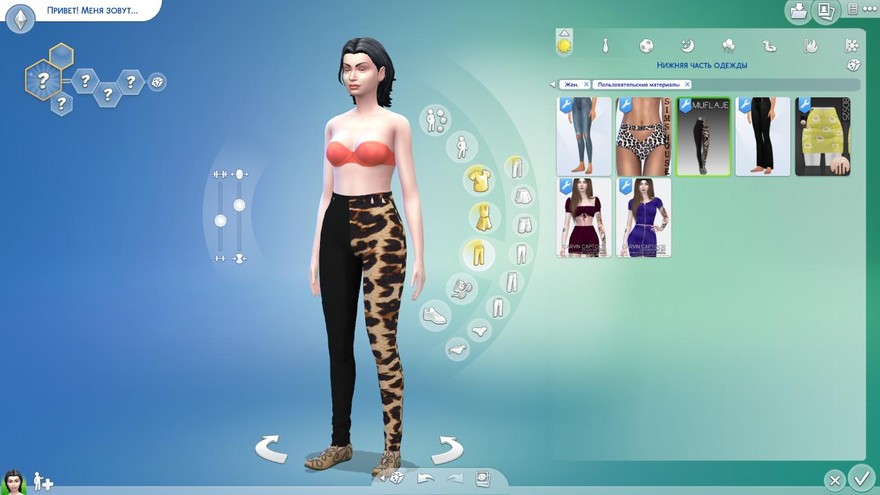The height and width of the screenshot is (495, 880).
Task: Remove the "Пользовательские материалы" filter tag
Action: point(687,85)
